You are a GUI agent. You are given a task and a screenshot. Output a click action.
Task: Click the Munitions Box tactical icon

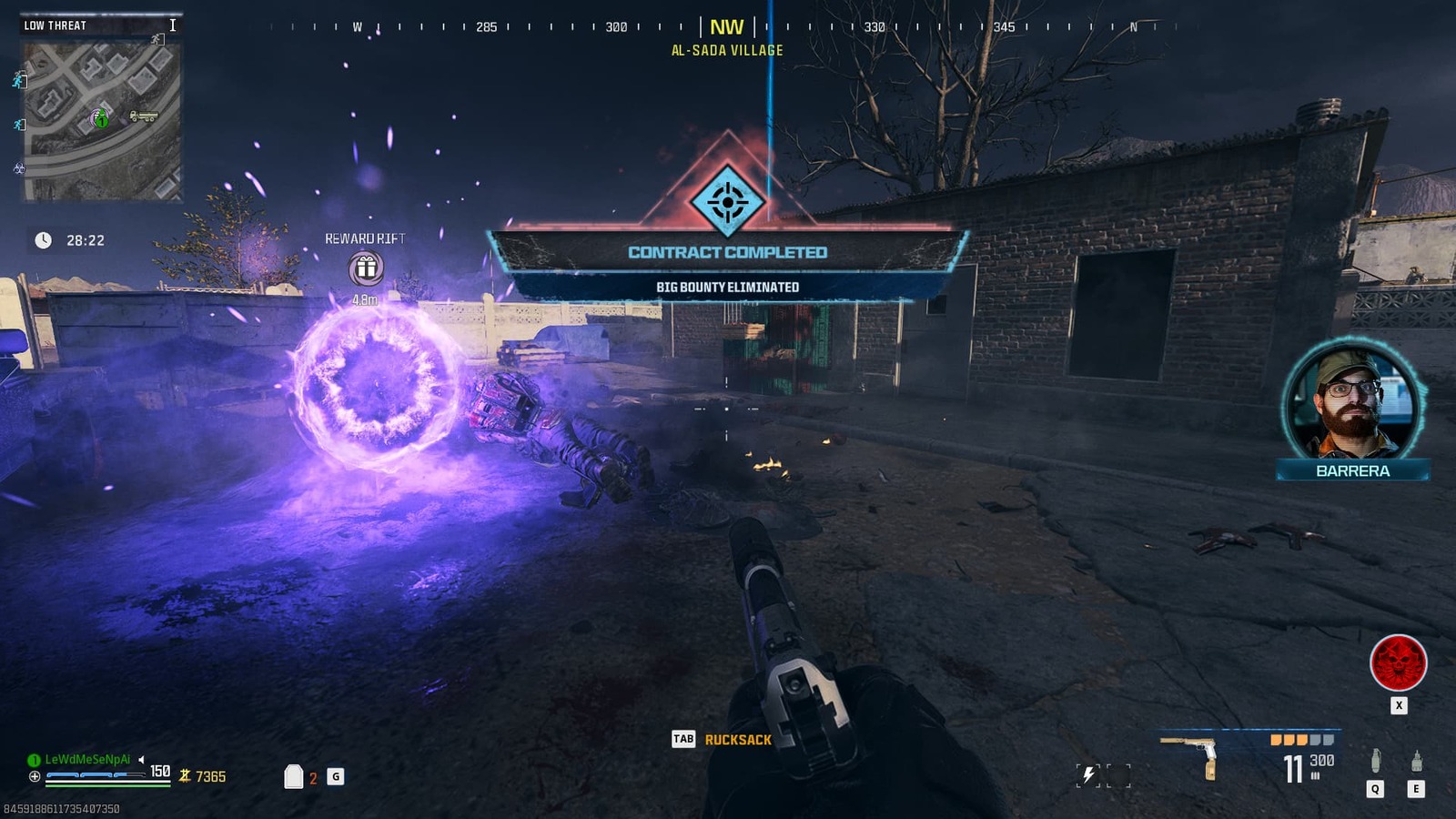[1416, 762]
